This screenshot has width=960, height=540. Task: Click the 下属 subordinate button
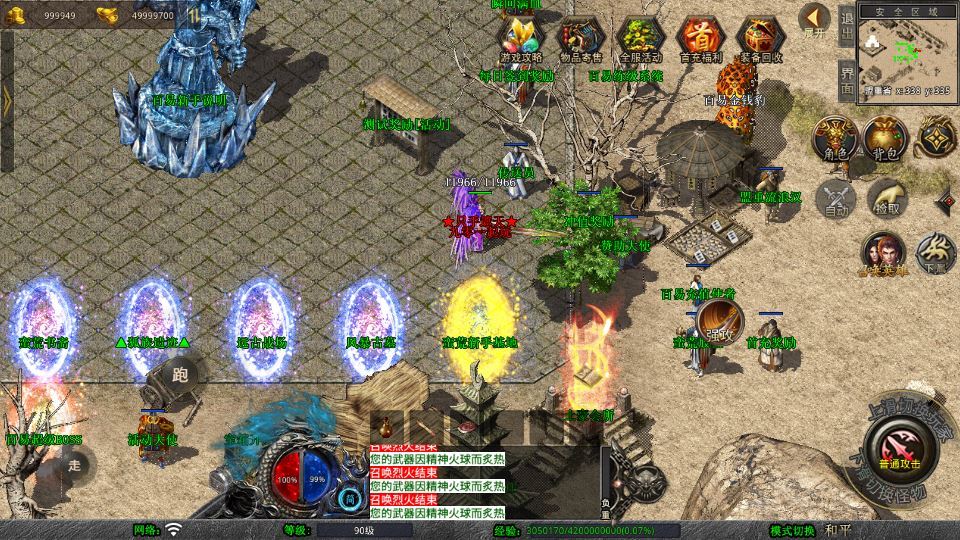pos(935,252)
